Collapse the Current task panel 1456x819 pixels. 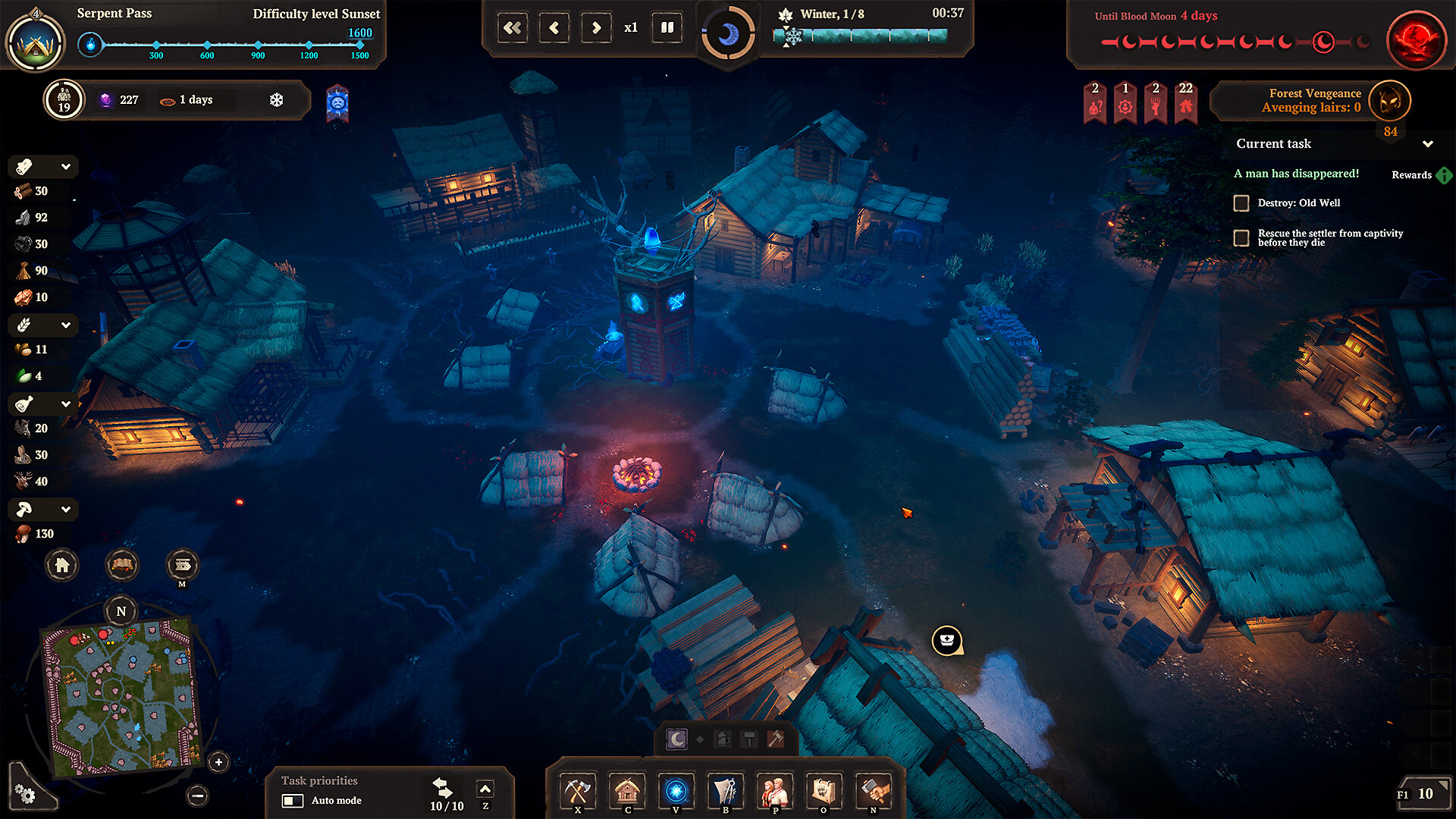click(1428, 144)
